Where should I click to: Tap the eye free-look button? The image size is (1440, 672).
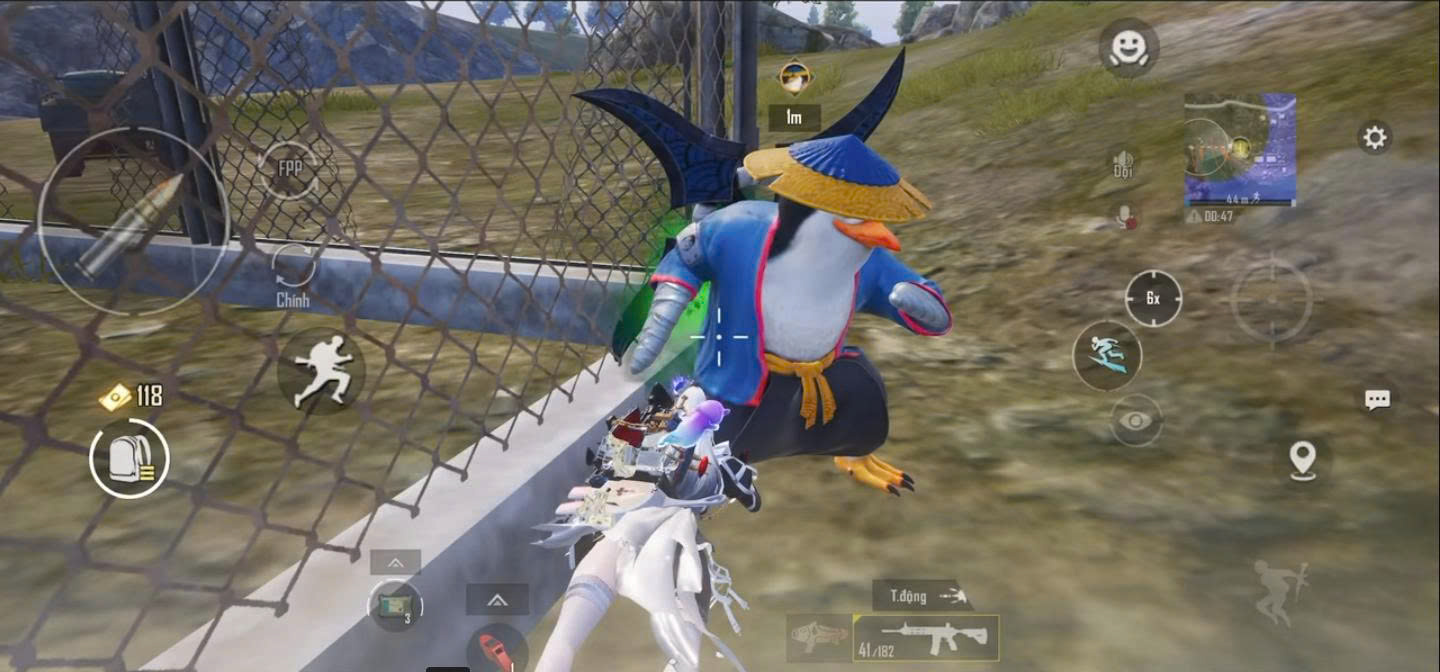point(1136,421)
